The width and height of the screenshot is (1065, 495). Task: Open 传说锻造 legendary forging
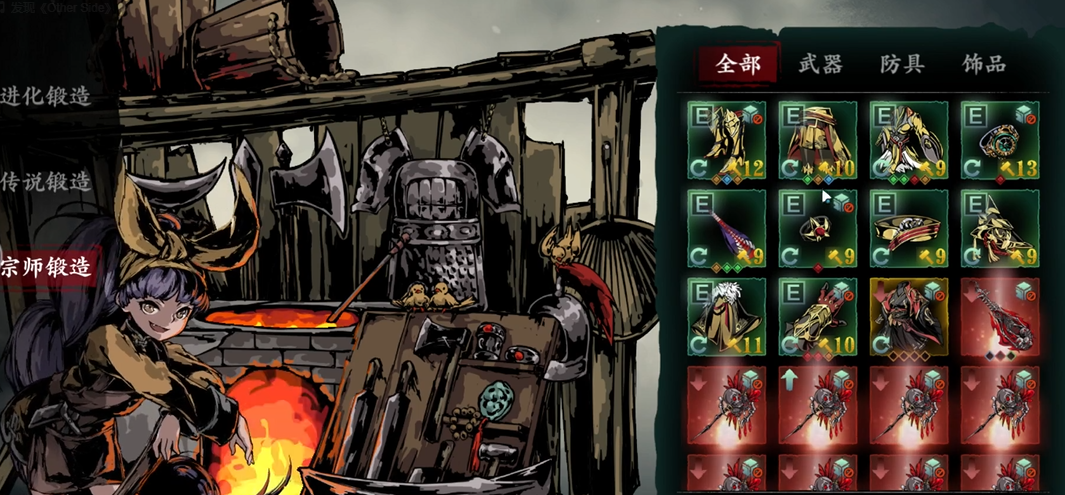46,181
